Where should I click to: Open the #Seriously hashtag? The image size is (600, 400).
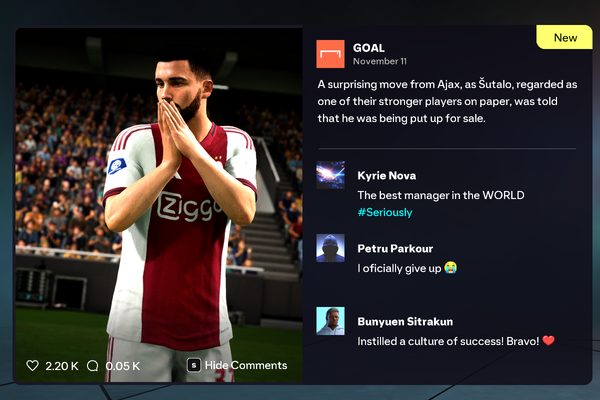tap(385, 213)
